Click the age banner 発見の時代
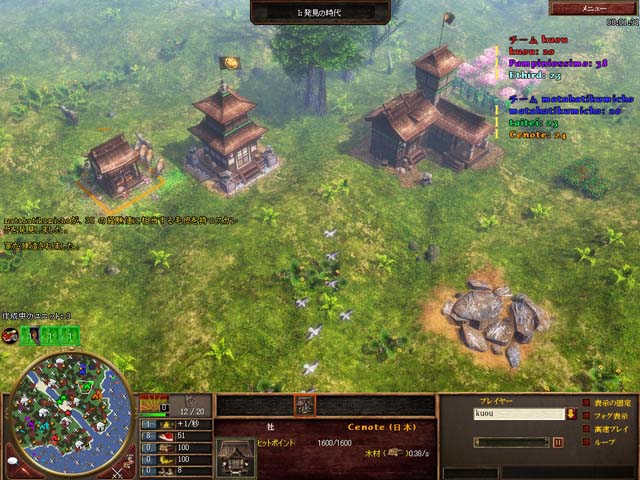The width and height of the screenshot is (640, 480). coord(319,10)
